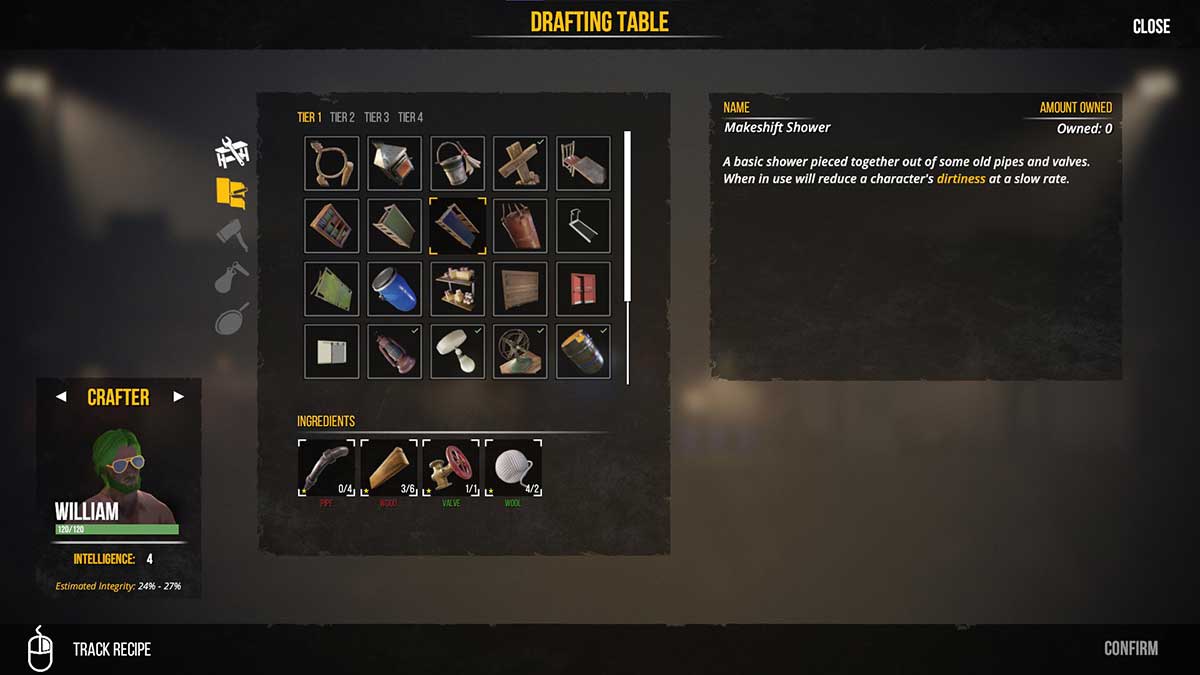Select the metal bucket recipe
This screenshot has height=675, width=1200.
pos(458,163)
